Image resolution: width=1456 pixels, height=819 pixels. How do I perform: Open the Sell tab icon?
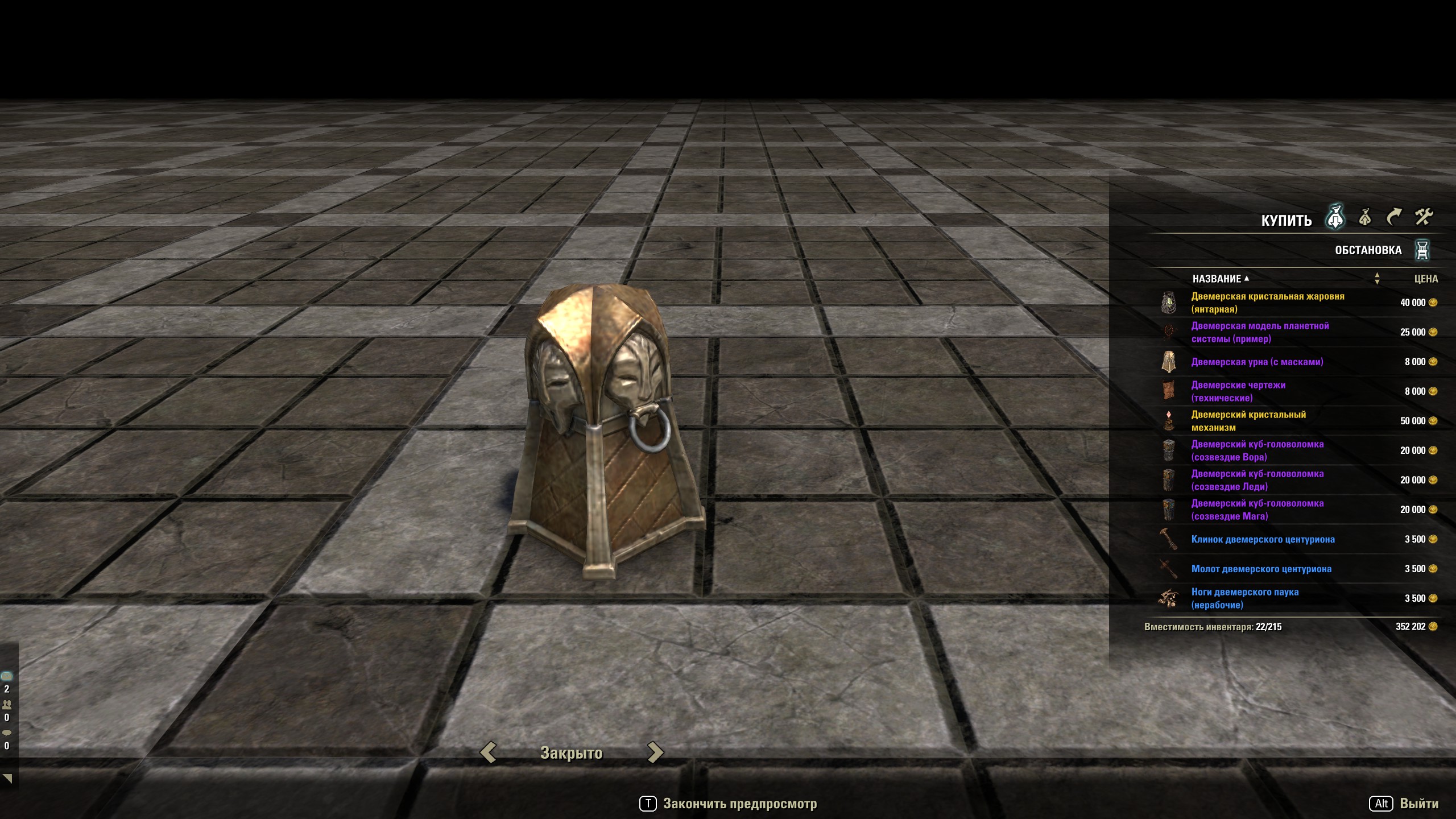(1364, 217)
